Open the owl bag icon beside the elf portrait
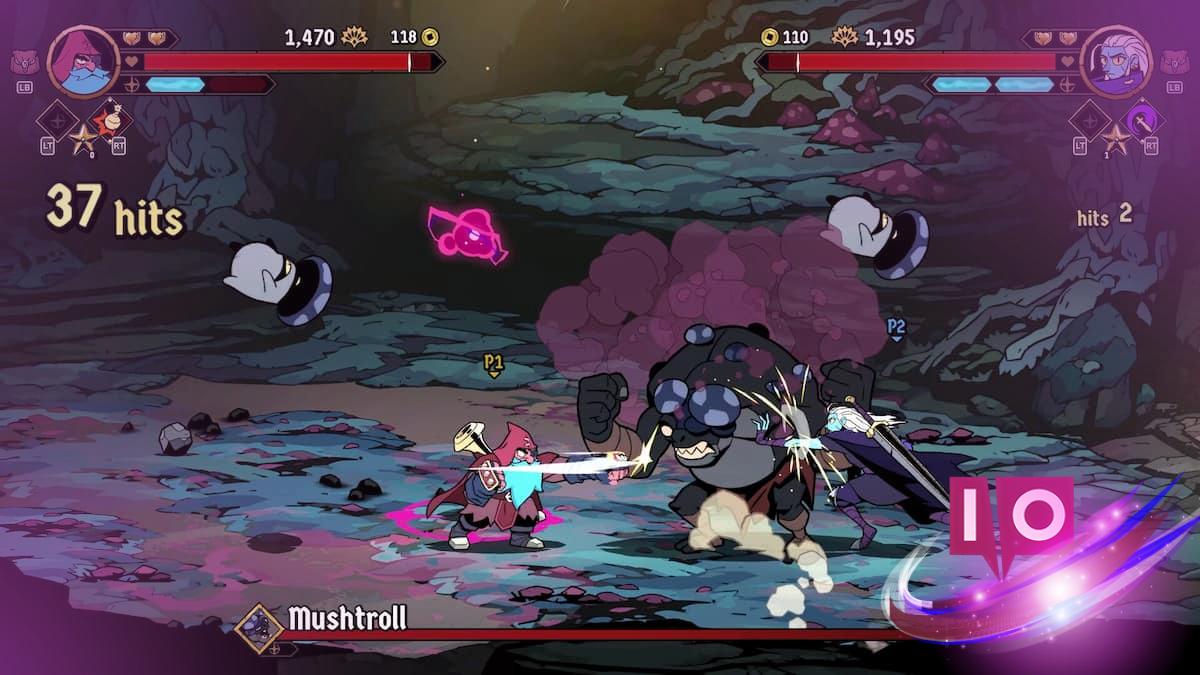The width and height of the screenshot is (1200, 675). [1174, 63]
